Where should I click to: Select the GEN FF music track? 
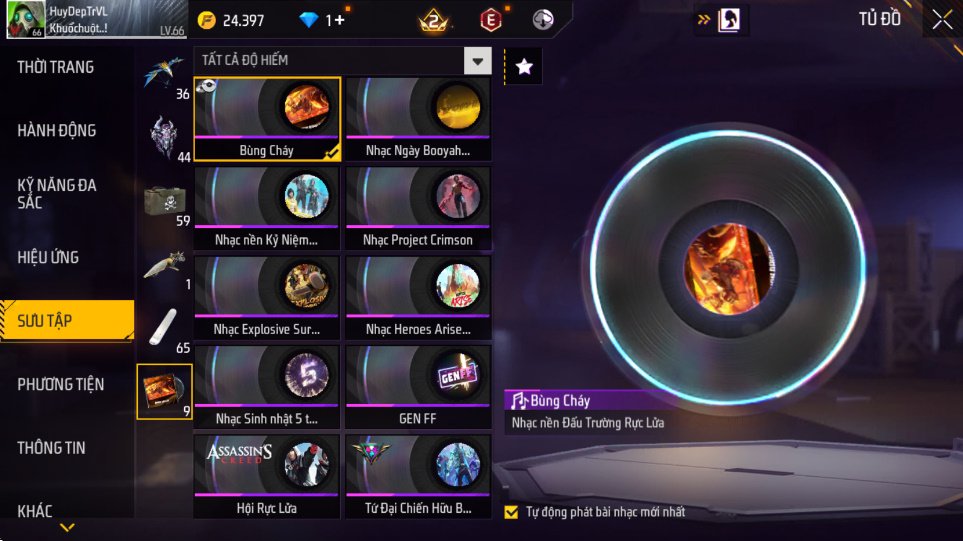coord(418,386)
